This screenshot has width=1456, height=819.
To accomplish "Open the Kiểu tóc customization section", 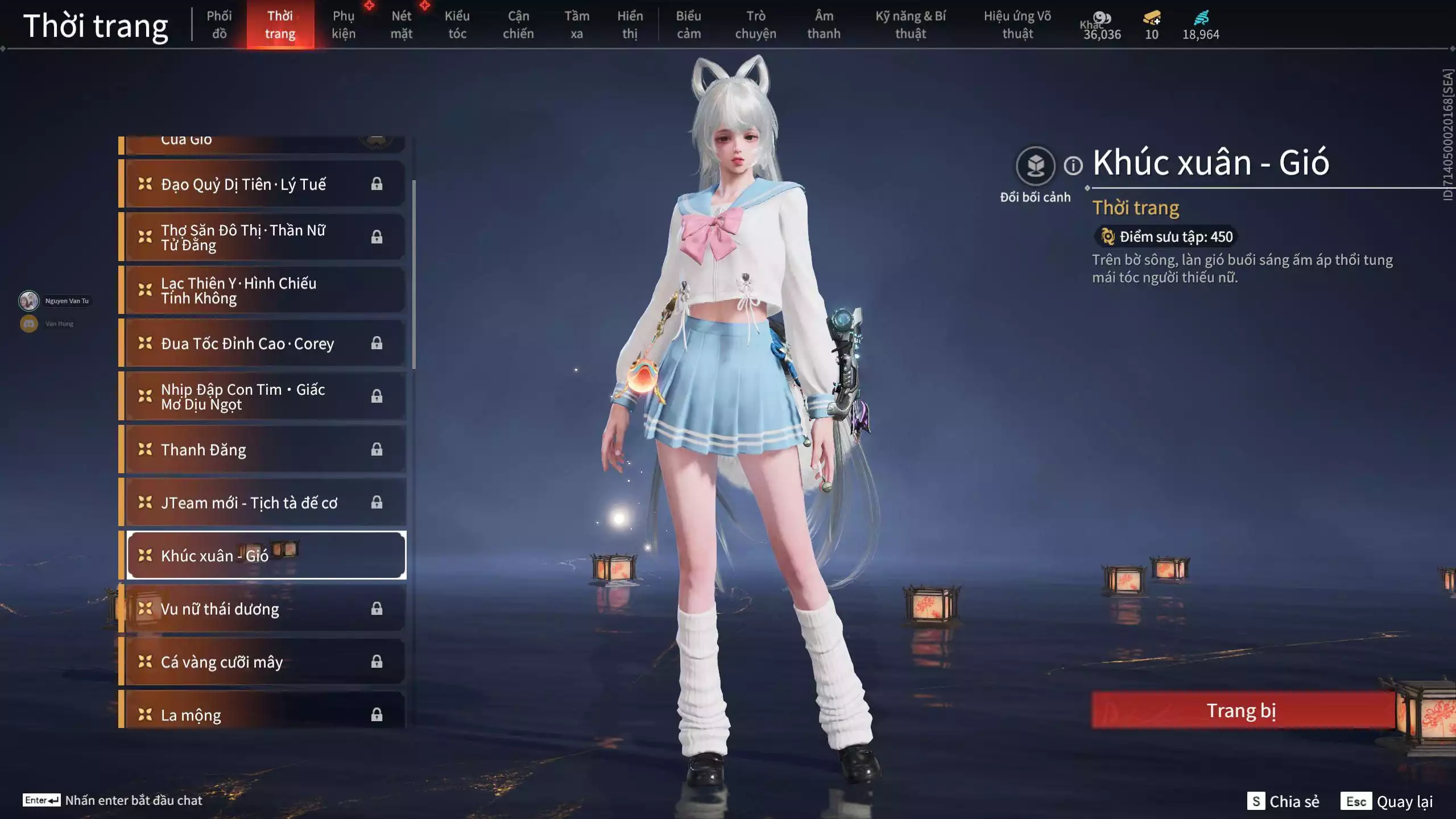I will (456, 25).
